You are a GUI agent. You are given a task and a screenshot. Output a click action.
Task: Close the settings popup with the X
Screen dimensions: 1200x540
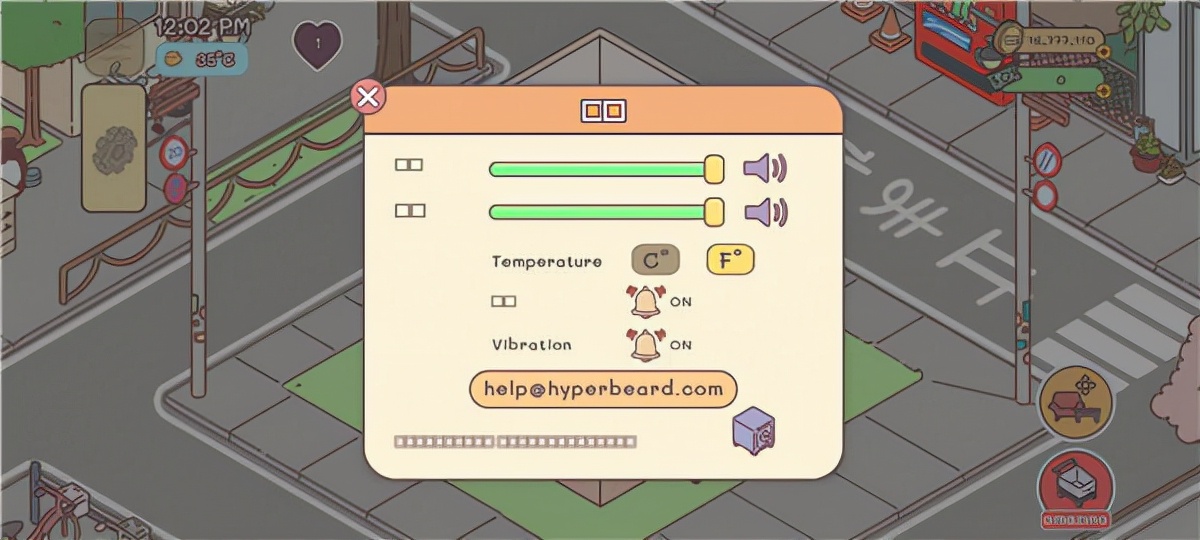[369, 97]
